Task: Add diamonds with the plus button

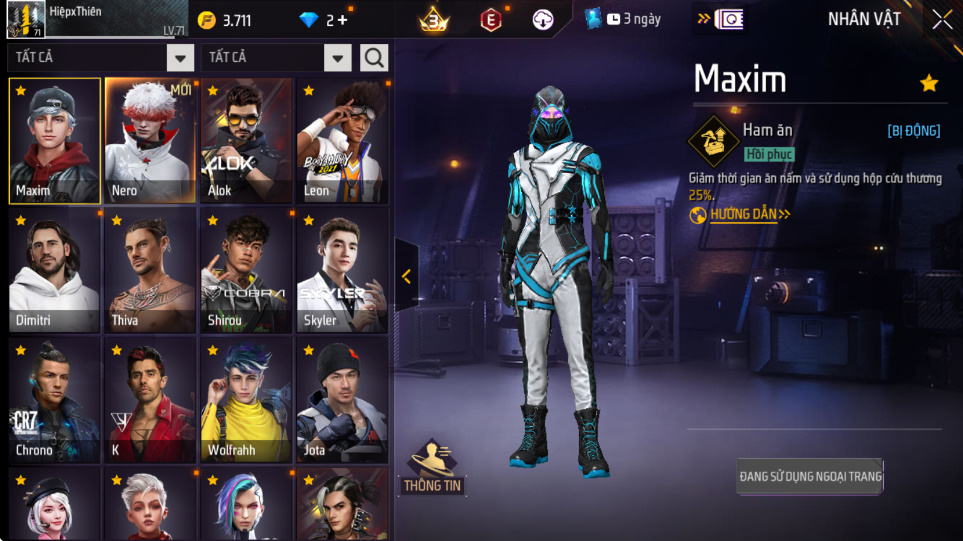Action: [343, 20]
